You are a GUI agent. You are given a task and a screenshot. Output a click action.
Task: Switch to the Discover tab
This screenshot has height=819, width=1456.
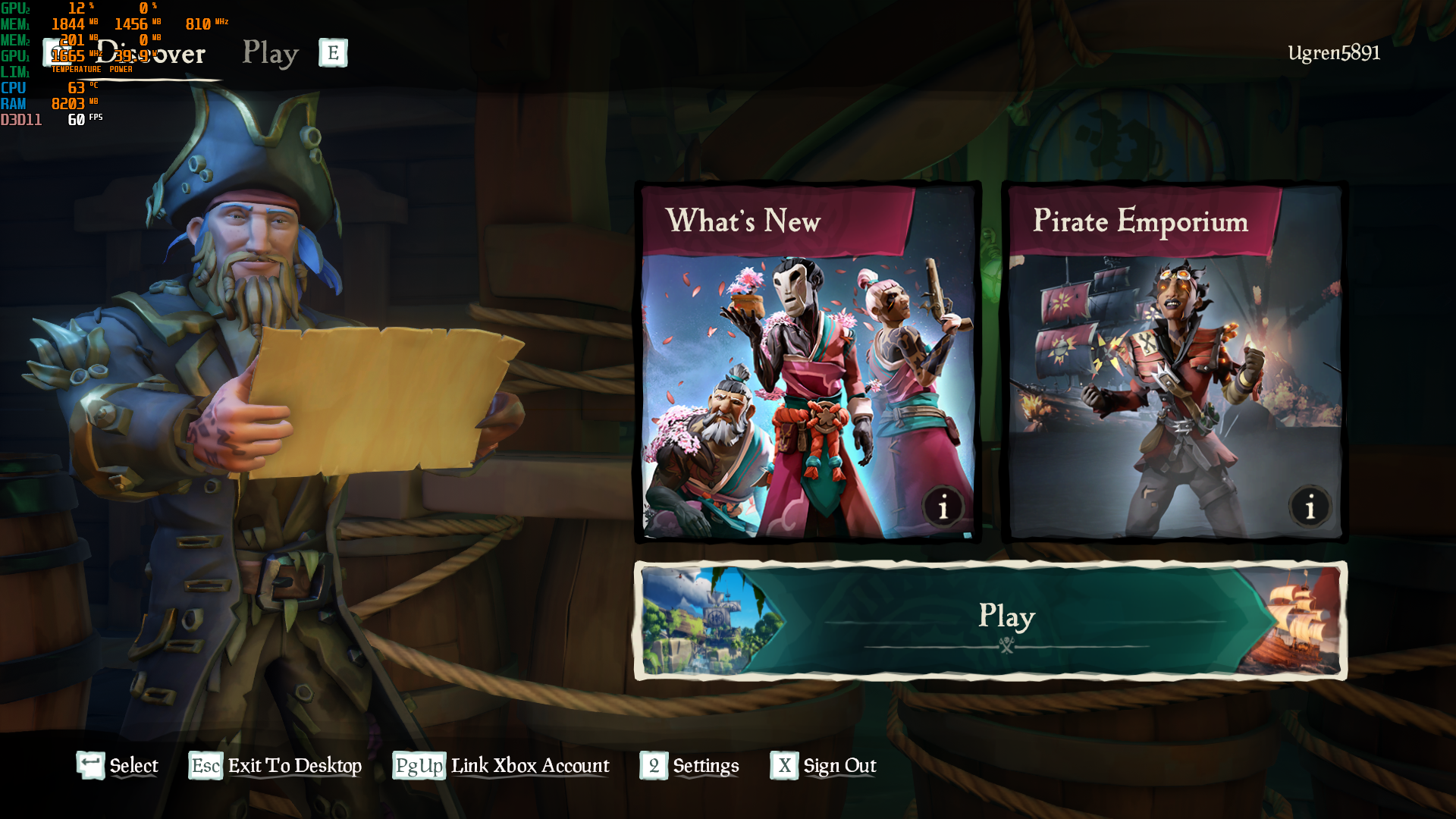pos(152,54)
